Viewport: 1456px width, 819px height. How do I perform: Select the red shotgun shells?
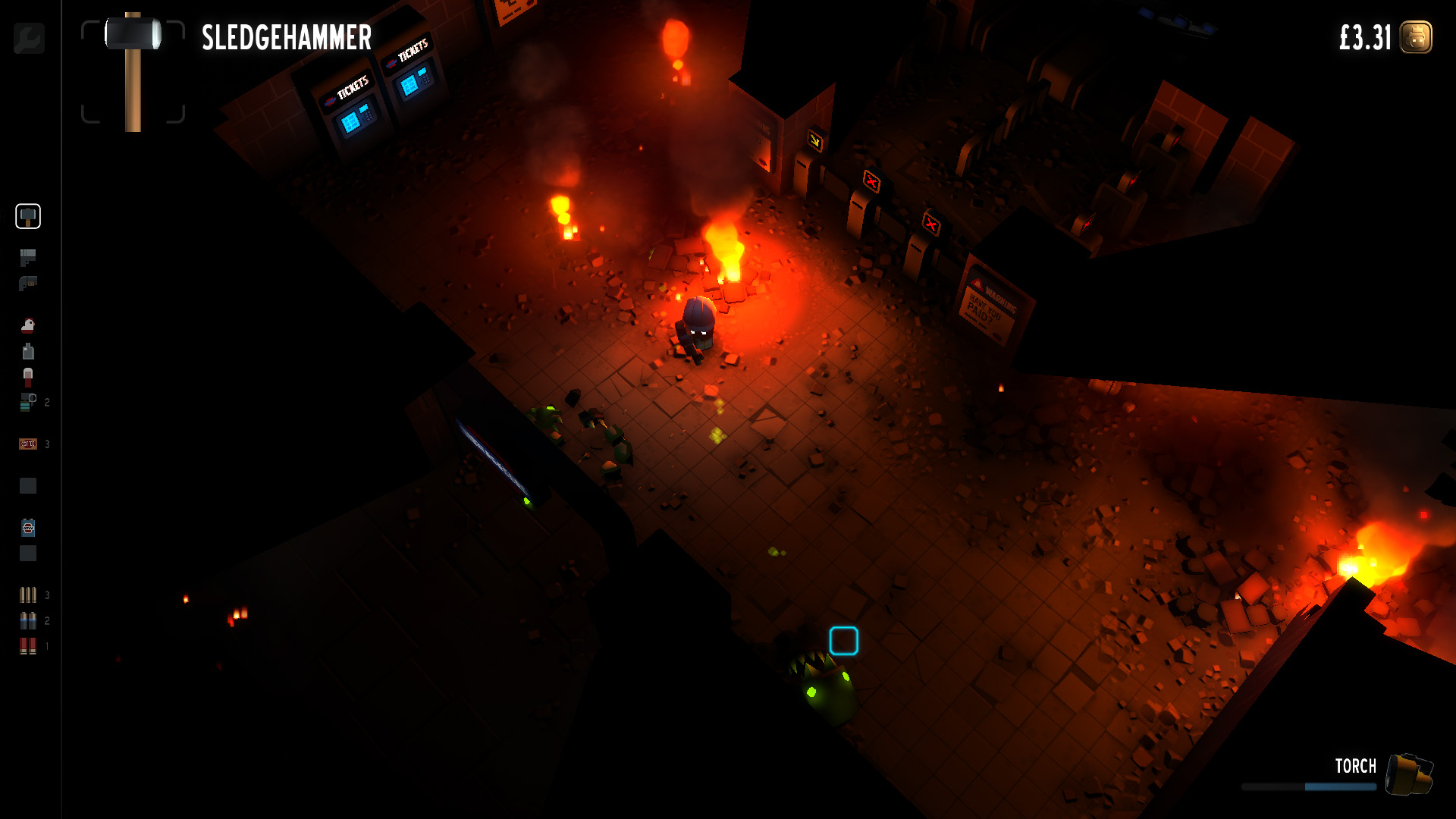[28, 646]
